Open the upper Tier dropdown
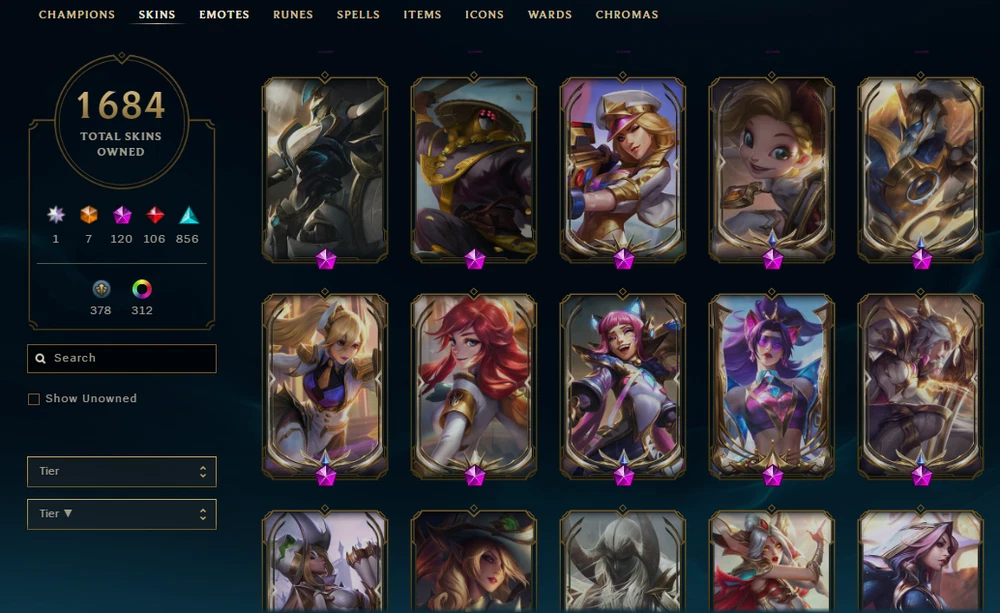The image size is (1000, 613). (x=121, y=471)
